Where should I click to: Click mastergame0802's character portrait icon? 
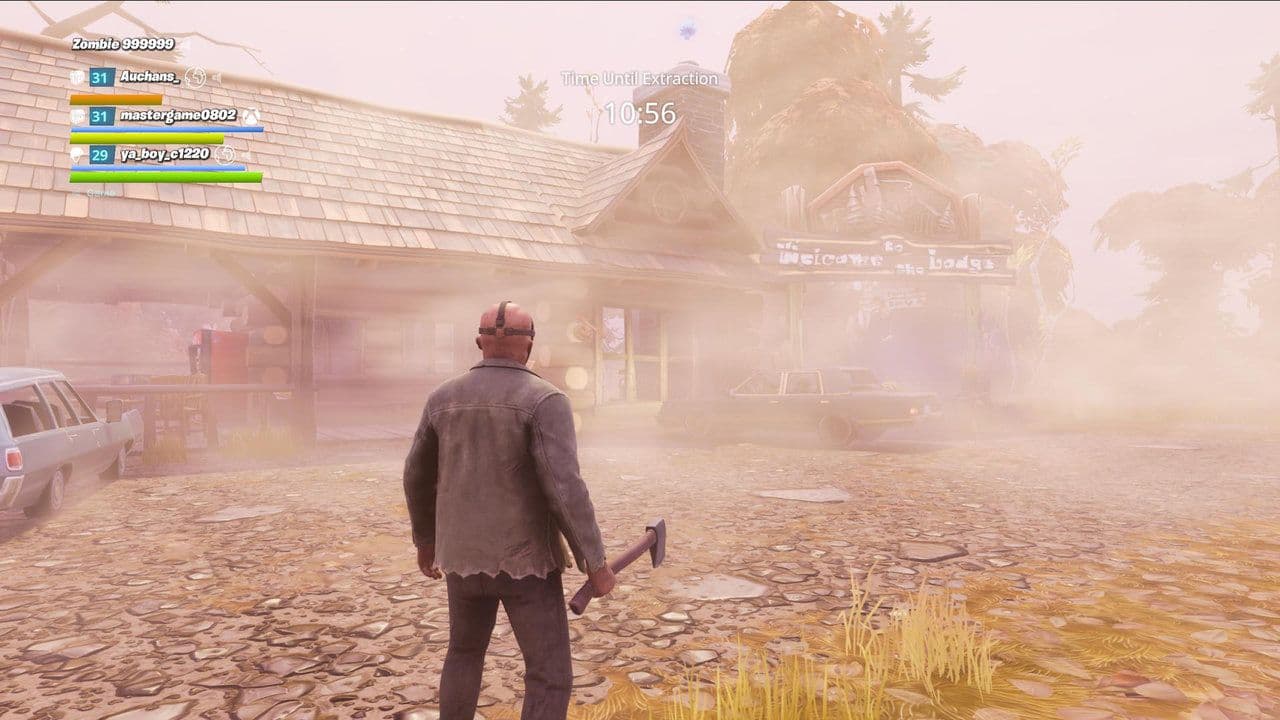[79, 116]
